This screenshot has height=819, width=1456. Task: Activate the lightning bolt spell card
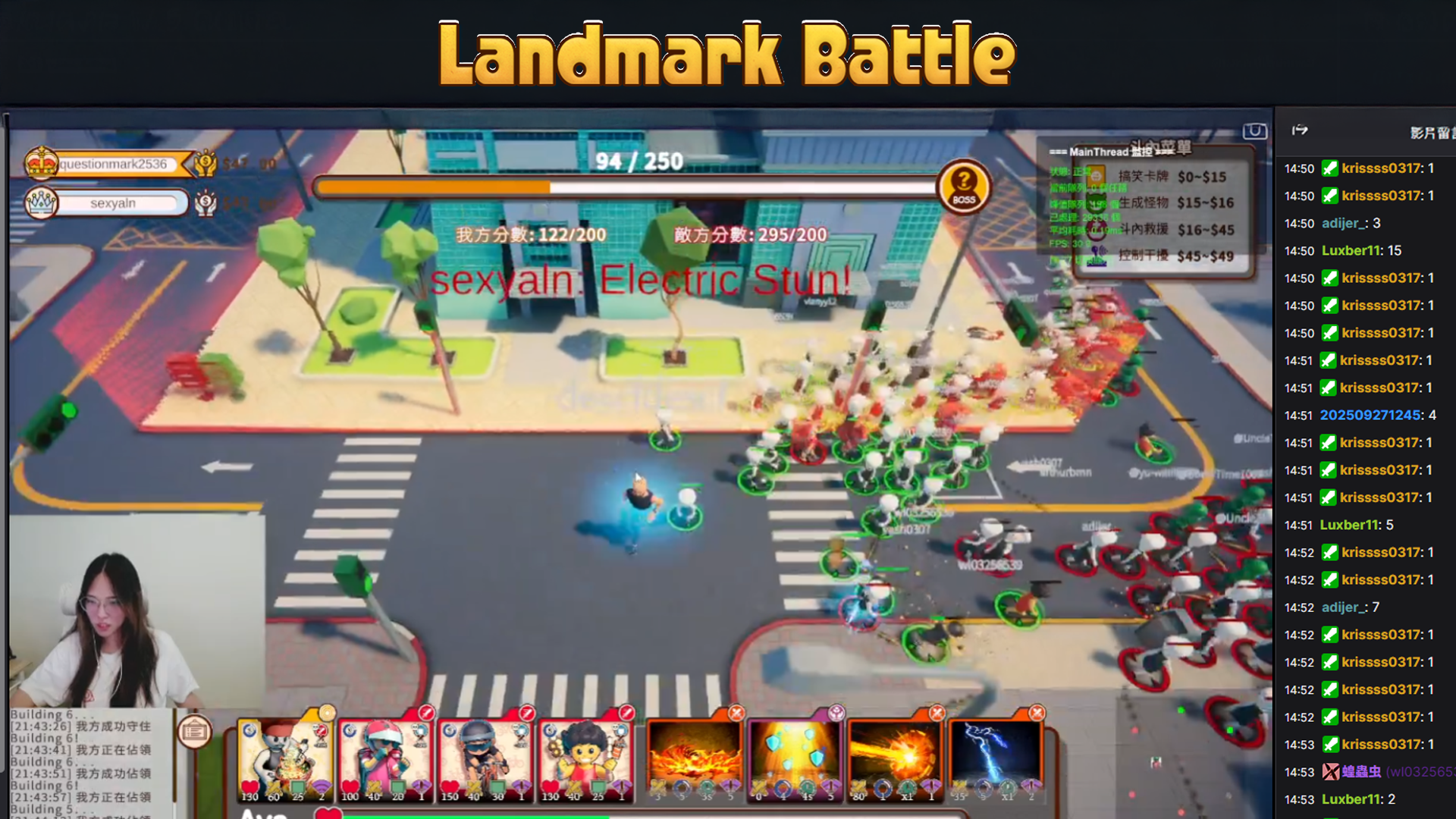coord(996,759)
